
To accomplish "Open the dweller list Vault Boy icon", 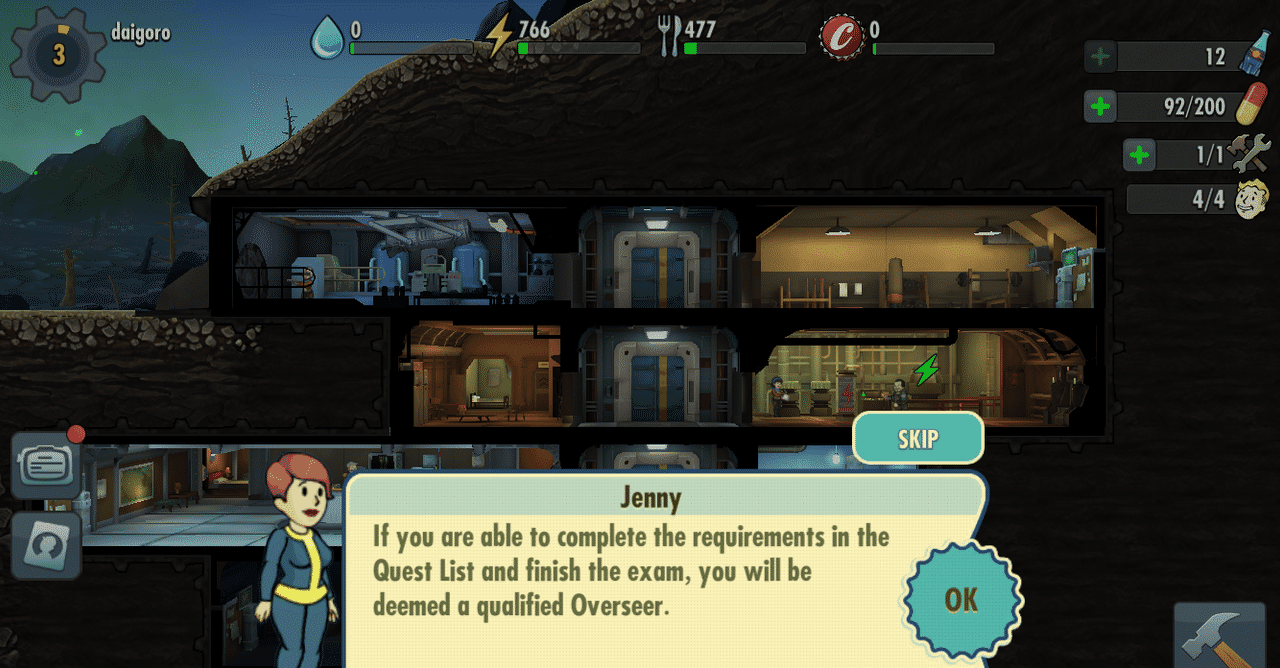I will 1251,199.
